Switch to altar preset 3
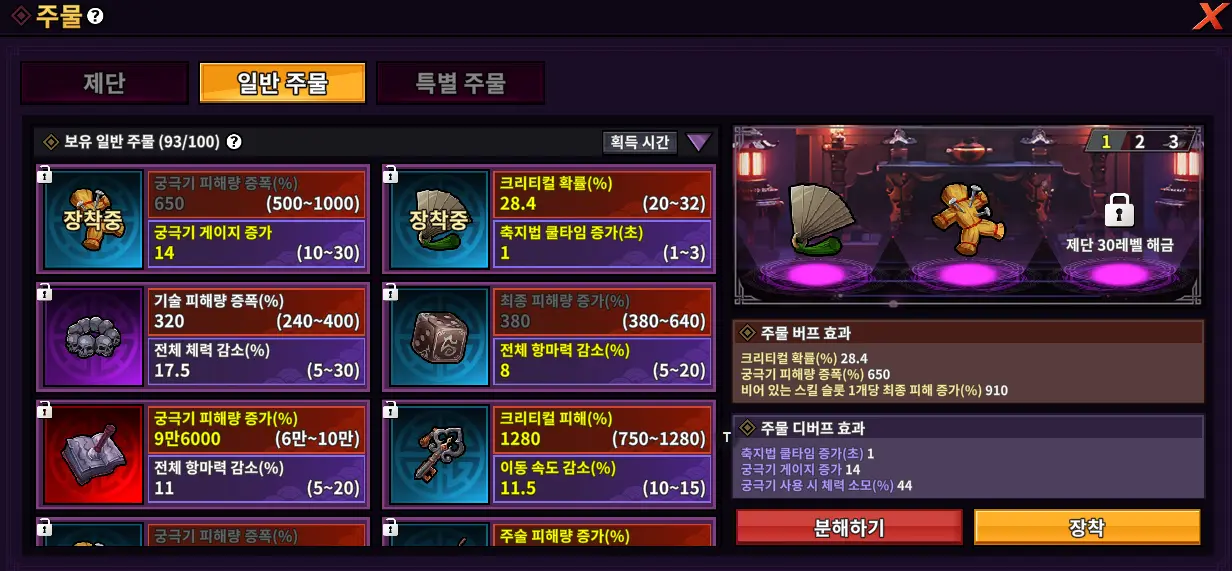Viewport: 1232px width, 571px height. point(1173,141)
